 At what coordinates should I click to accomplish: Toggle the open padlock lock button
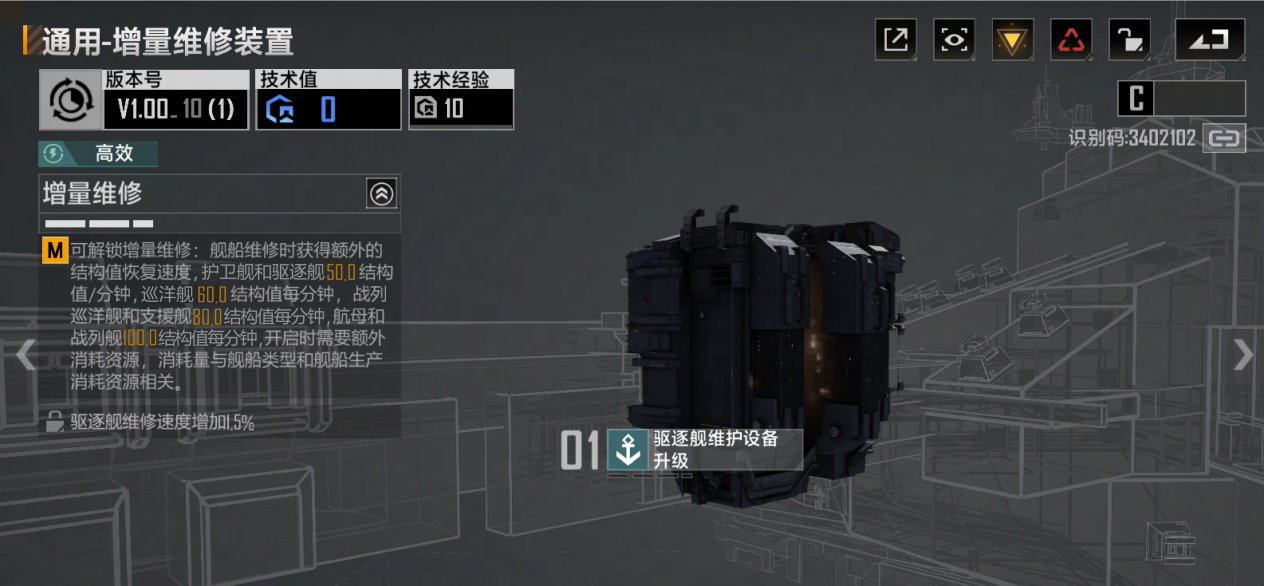click(x=1129, y=40)
